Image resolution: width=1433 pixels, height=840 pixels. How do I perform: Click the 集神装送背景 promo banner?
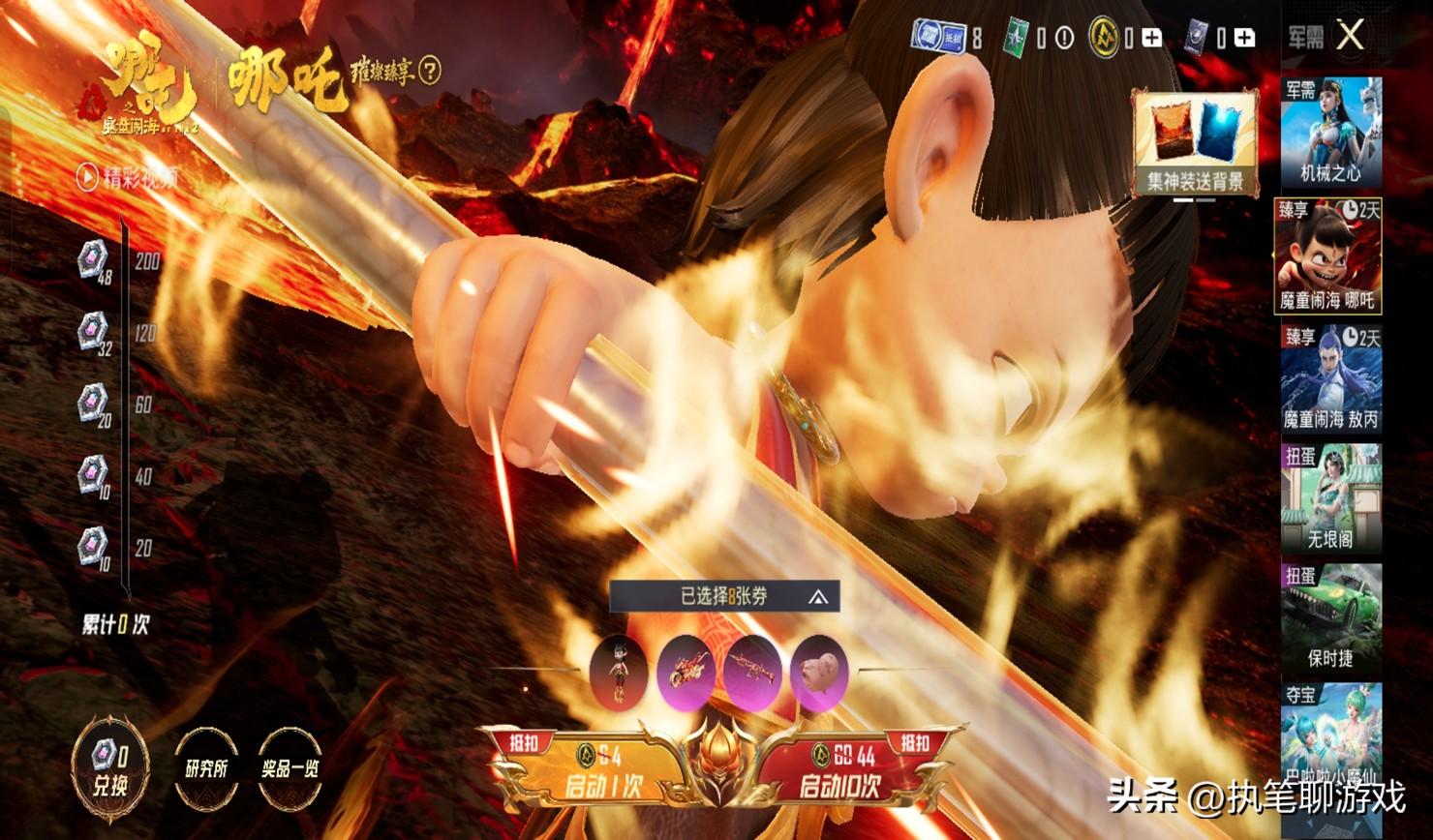pyautogui.click(x=1195, y=143)
